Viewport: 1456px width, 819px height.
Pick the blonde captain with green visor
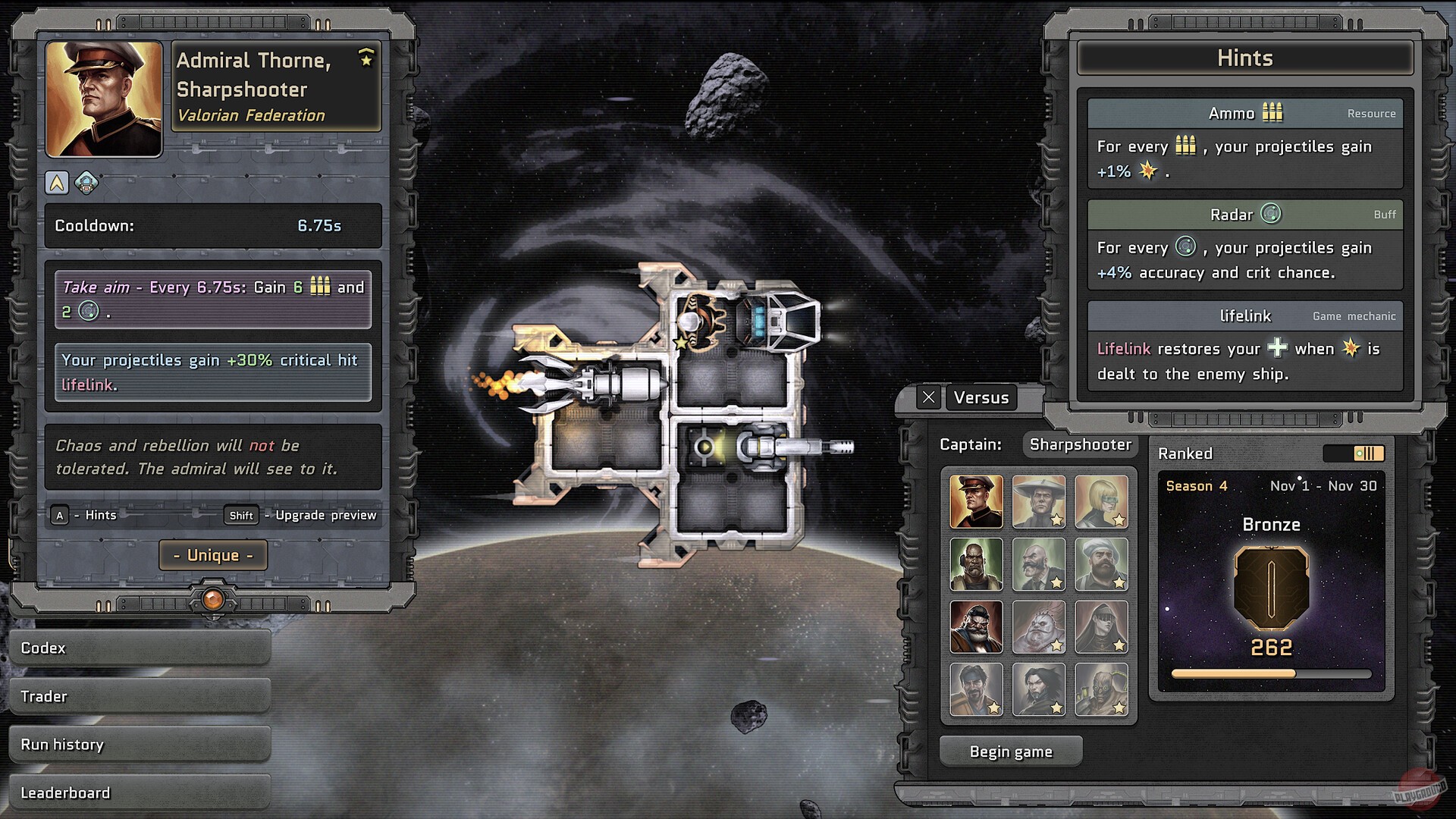(x=1101, y=502)
